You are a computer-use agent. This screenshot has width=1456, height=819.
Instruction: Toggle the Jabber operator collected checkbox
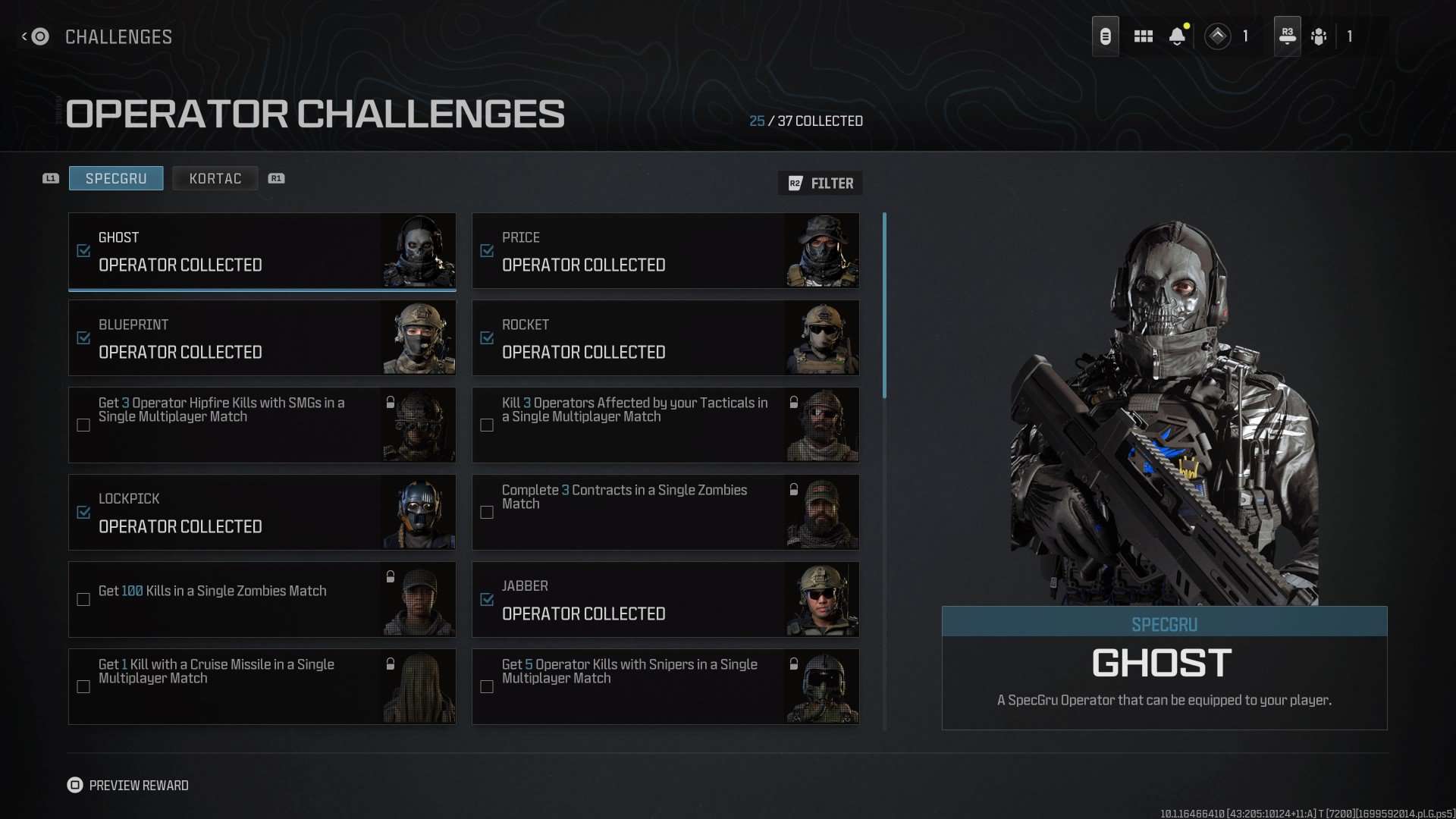[486, 599]
